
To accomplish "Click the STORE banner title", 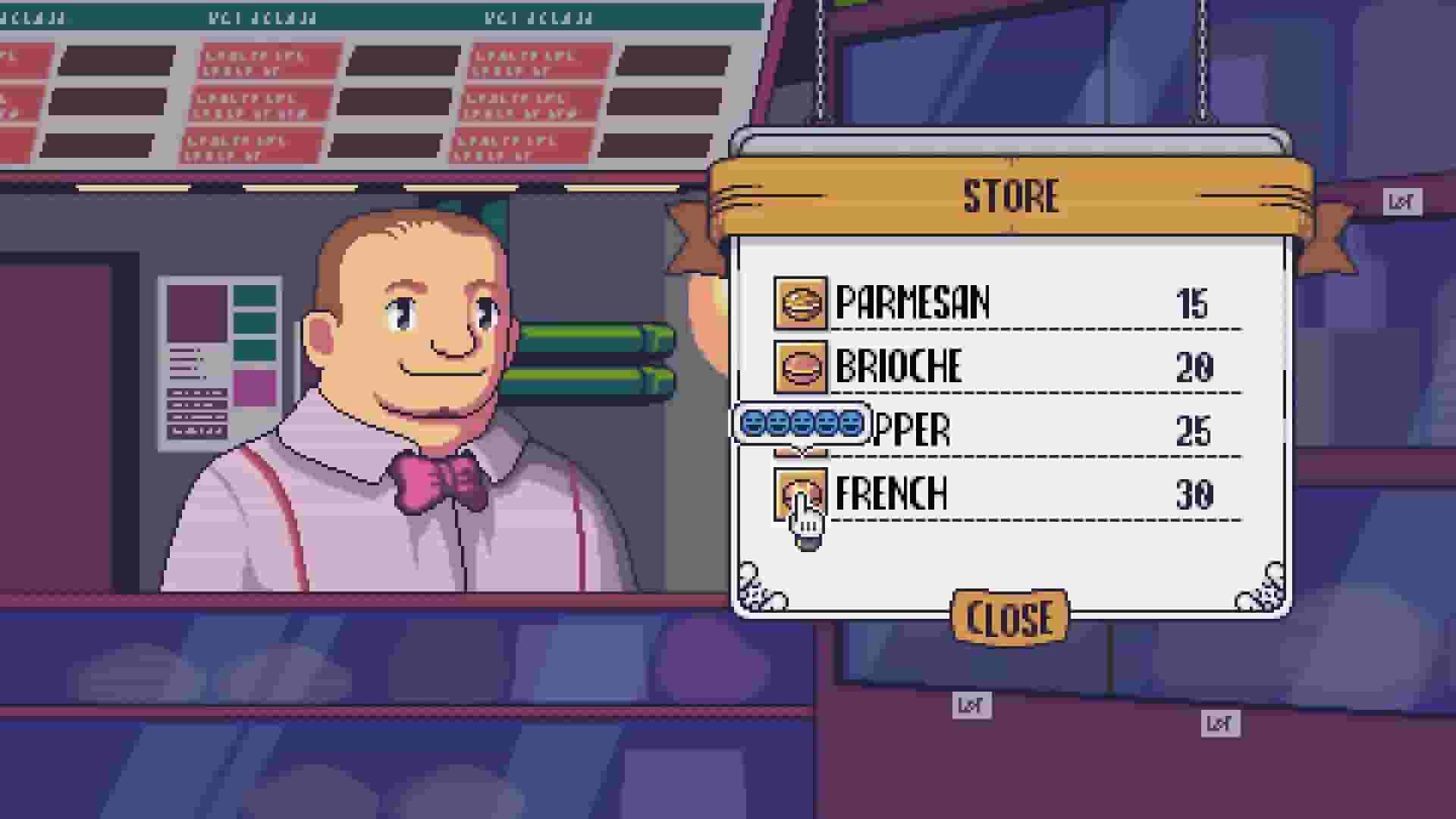I will pos(1011,196).
